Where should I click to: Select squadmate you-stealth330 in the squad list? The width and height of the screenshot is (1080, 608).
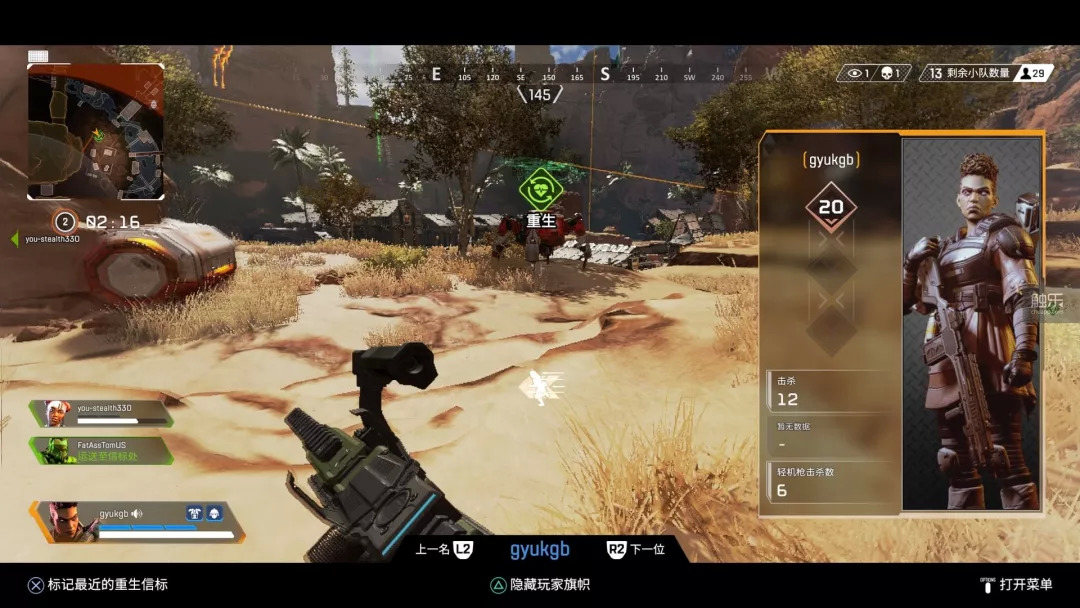(x=102, y=413)
